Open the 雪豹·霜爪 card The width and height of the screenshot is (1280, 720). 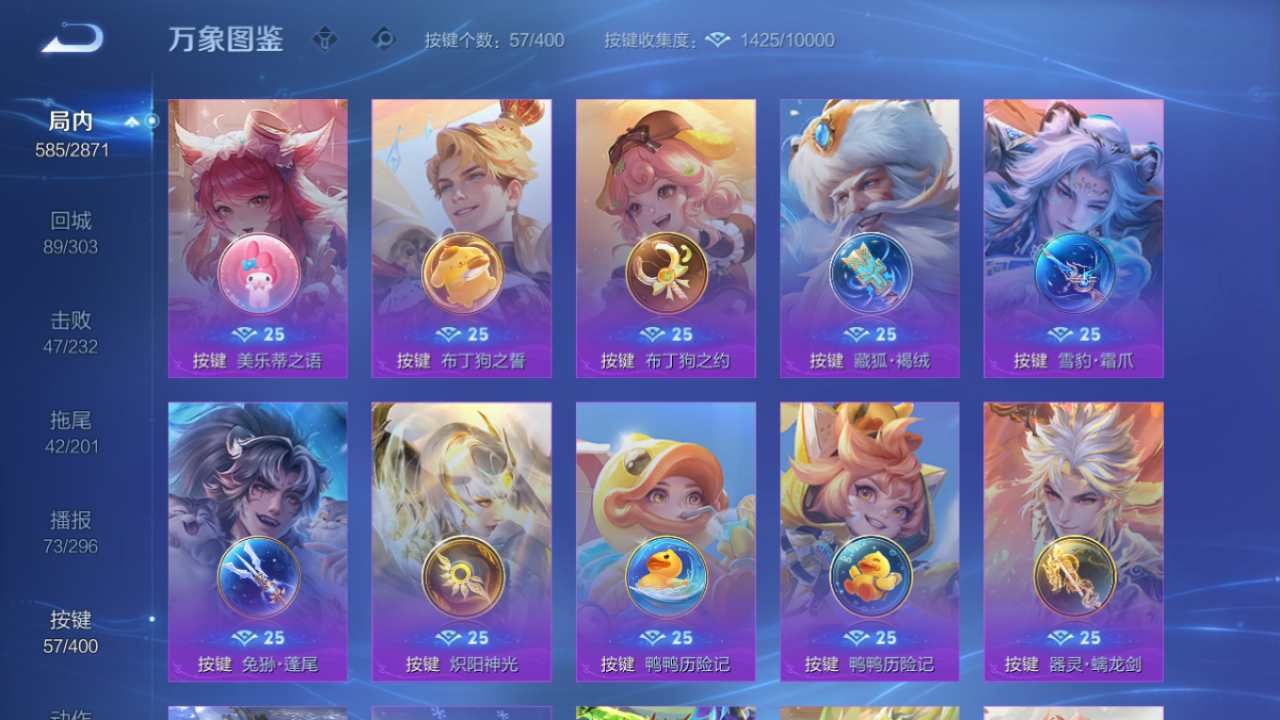coord(1073,238)
